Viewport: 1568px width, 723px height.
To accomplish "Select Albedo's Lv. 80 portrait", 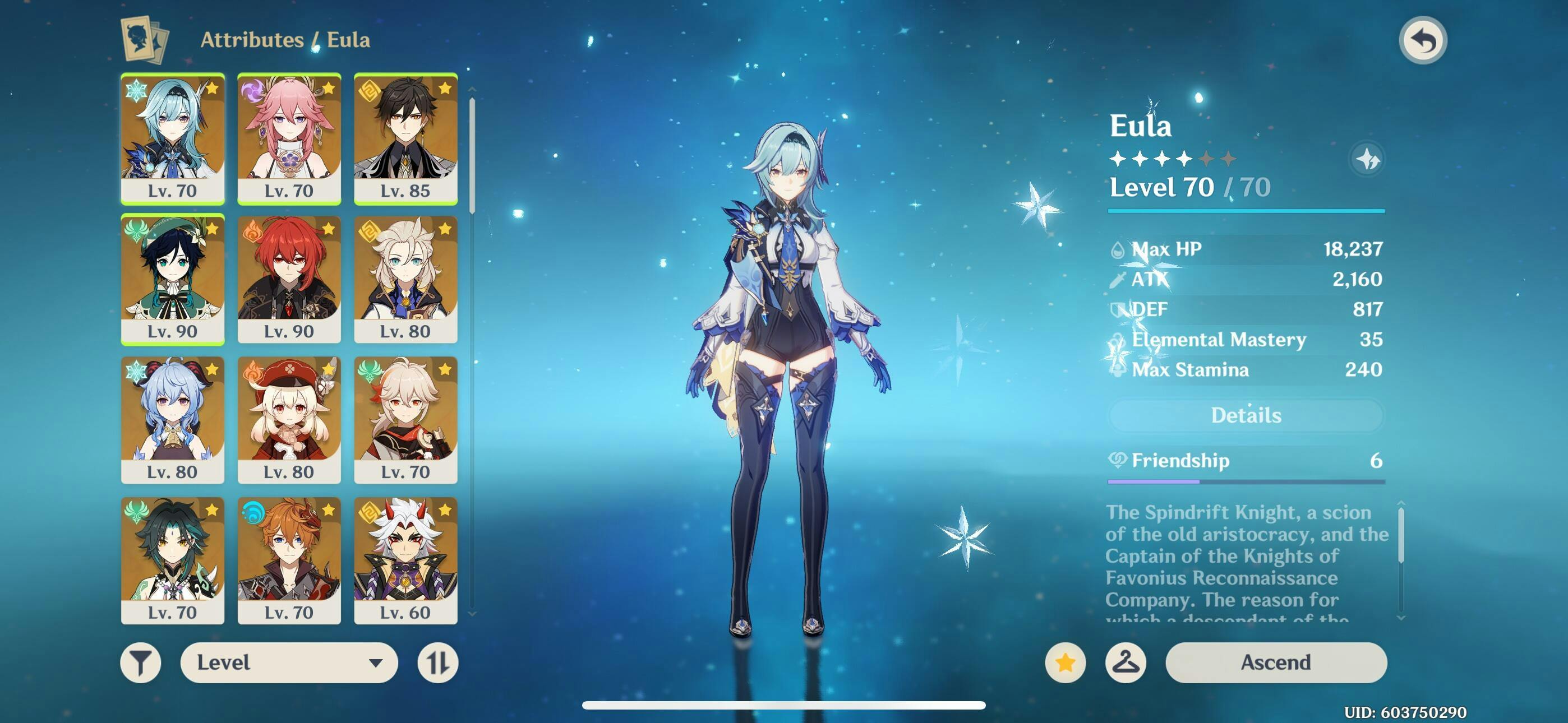I will 405,279.
